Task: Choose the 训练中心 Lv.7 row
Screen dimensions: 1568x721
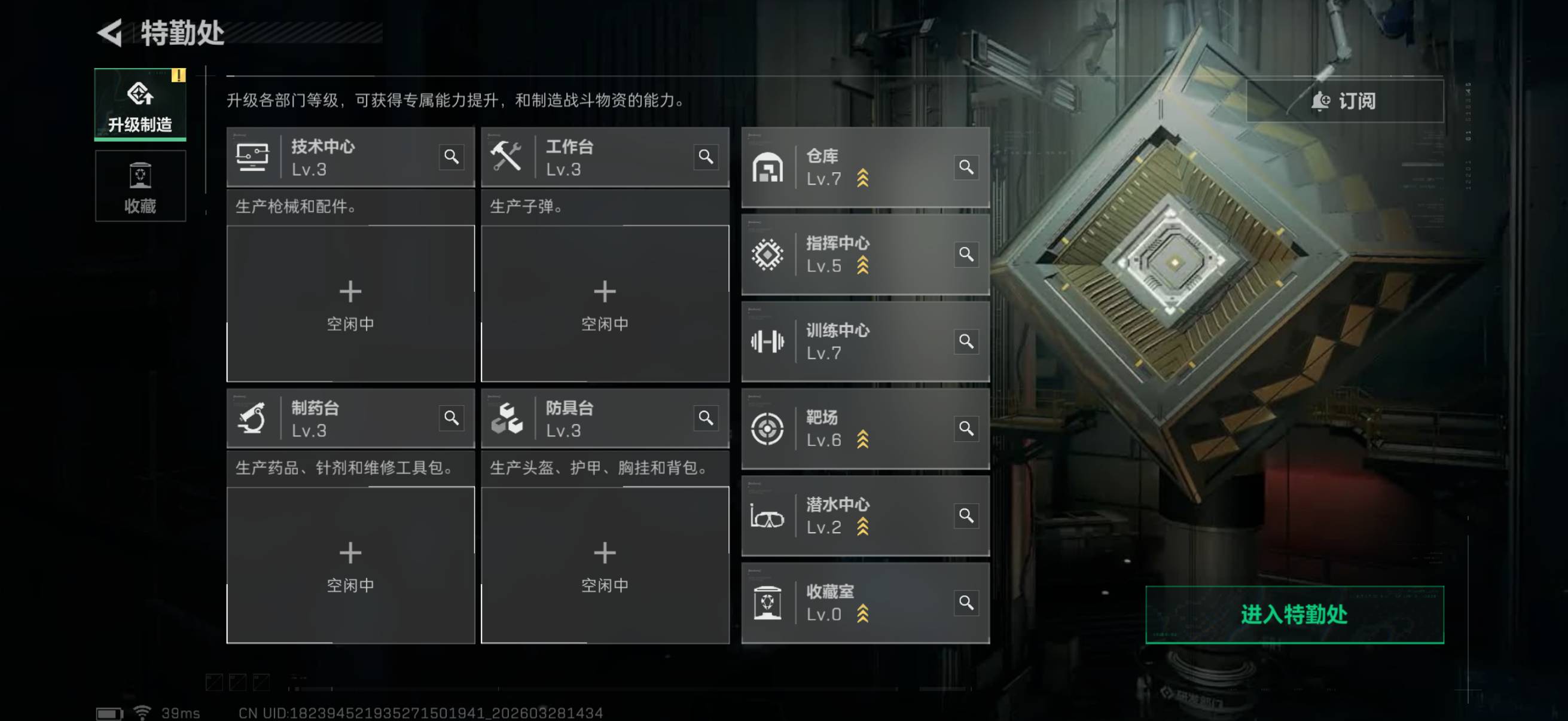Action: click(x=852, y=341)
